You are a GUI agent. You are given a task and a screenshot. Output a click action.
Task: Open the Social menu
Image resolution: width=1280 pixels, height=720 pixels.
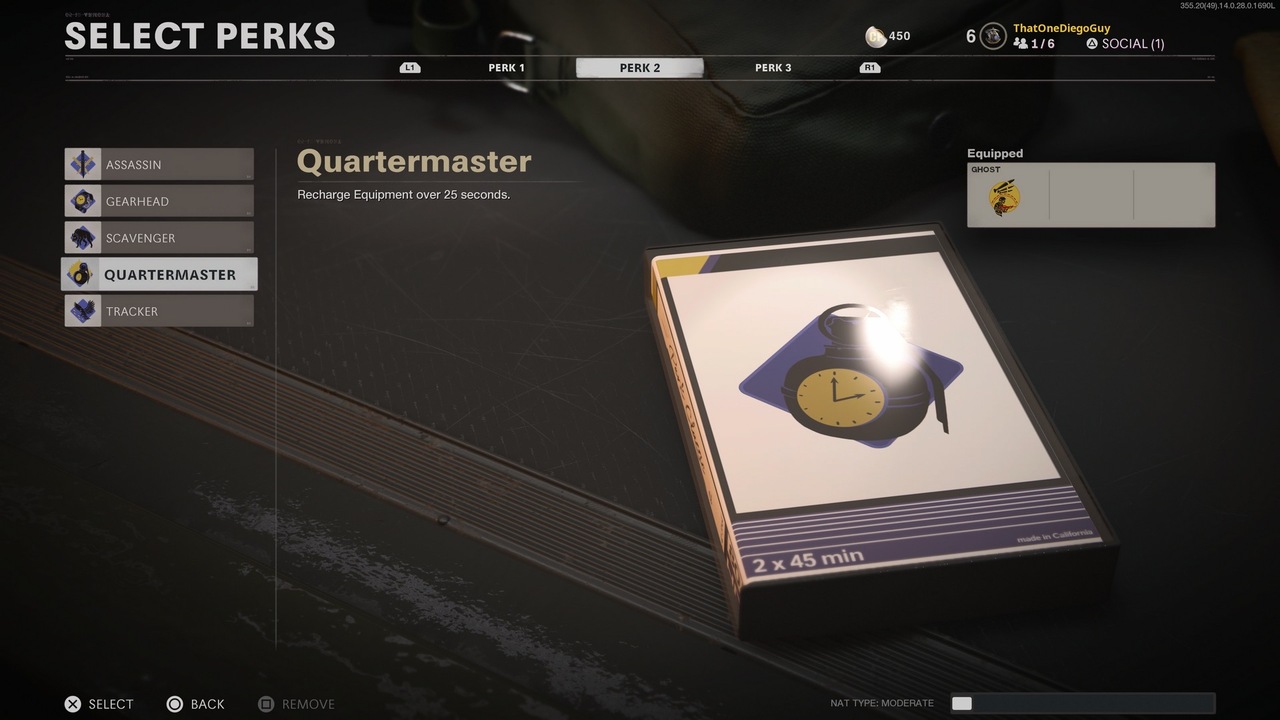pos(1124,44)
